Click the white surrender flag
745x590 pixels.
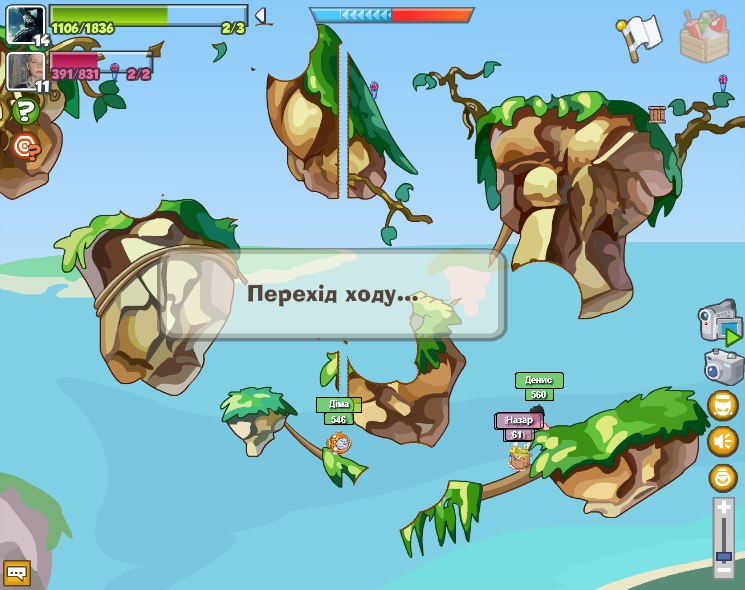point(640,33)
